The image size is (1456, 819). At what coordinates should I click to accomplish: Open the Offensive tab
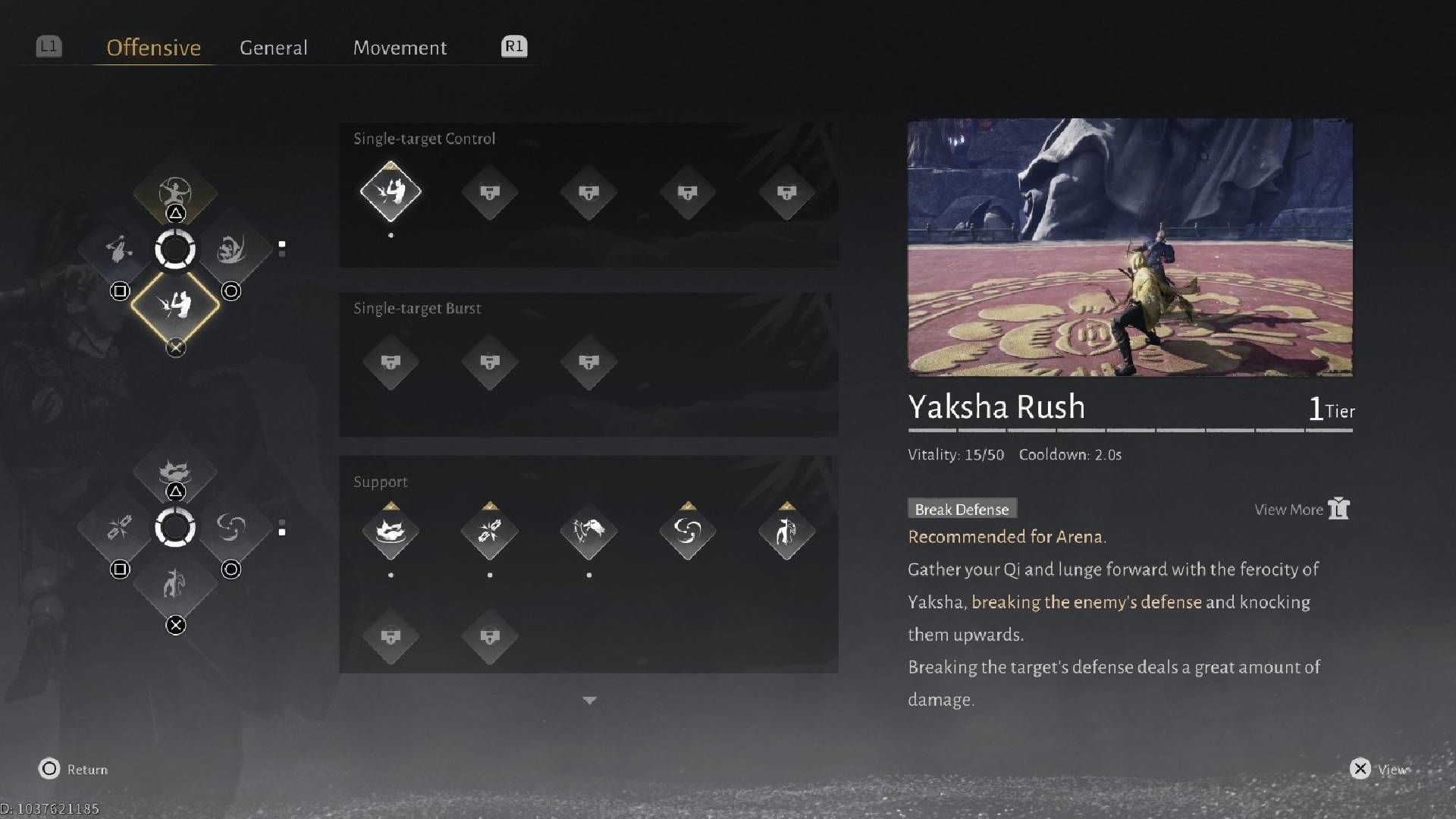click(x=152, y=47)
